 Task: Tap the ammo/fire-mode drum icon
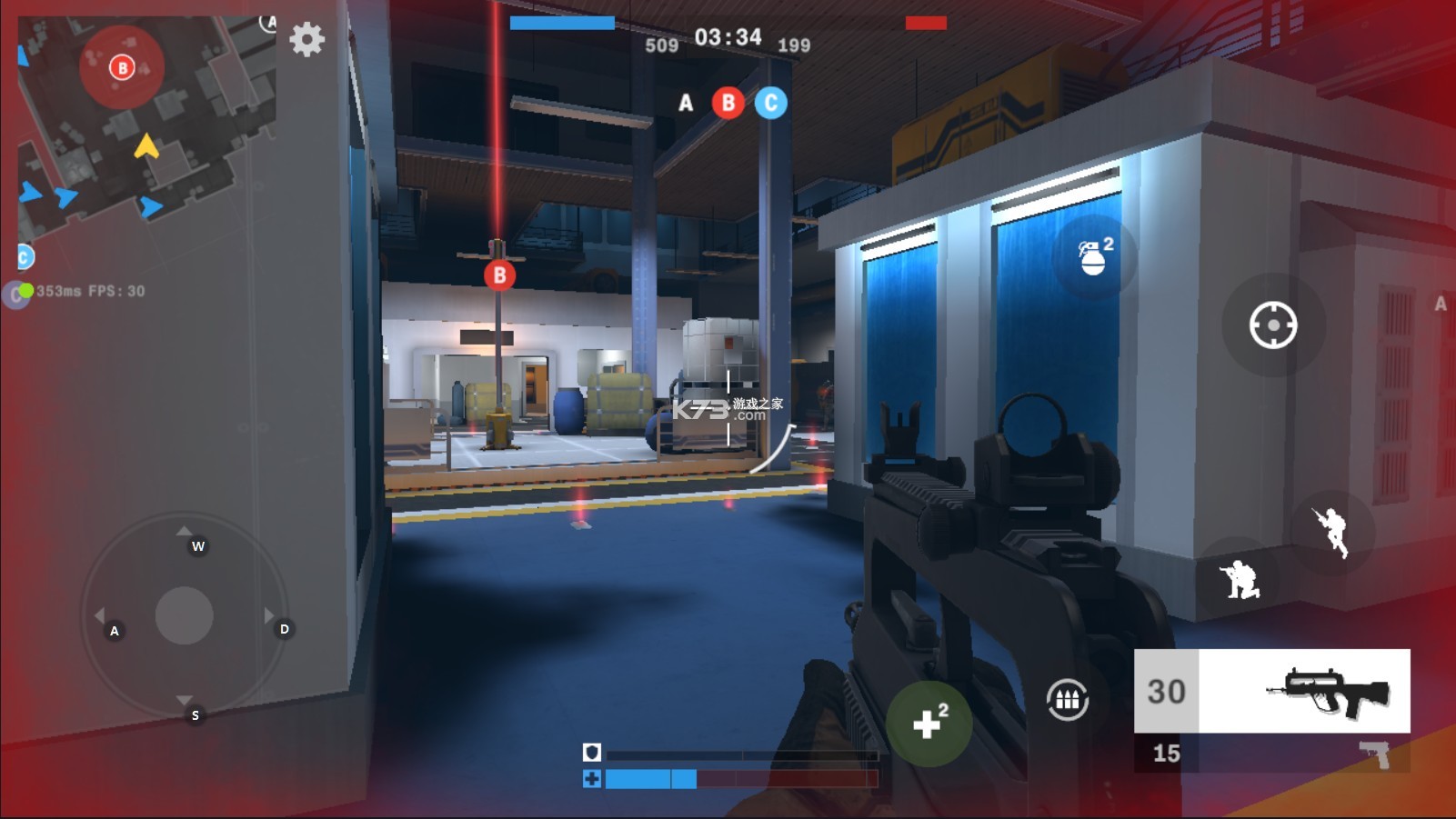[1067, 698]
